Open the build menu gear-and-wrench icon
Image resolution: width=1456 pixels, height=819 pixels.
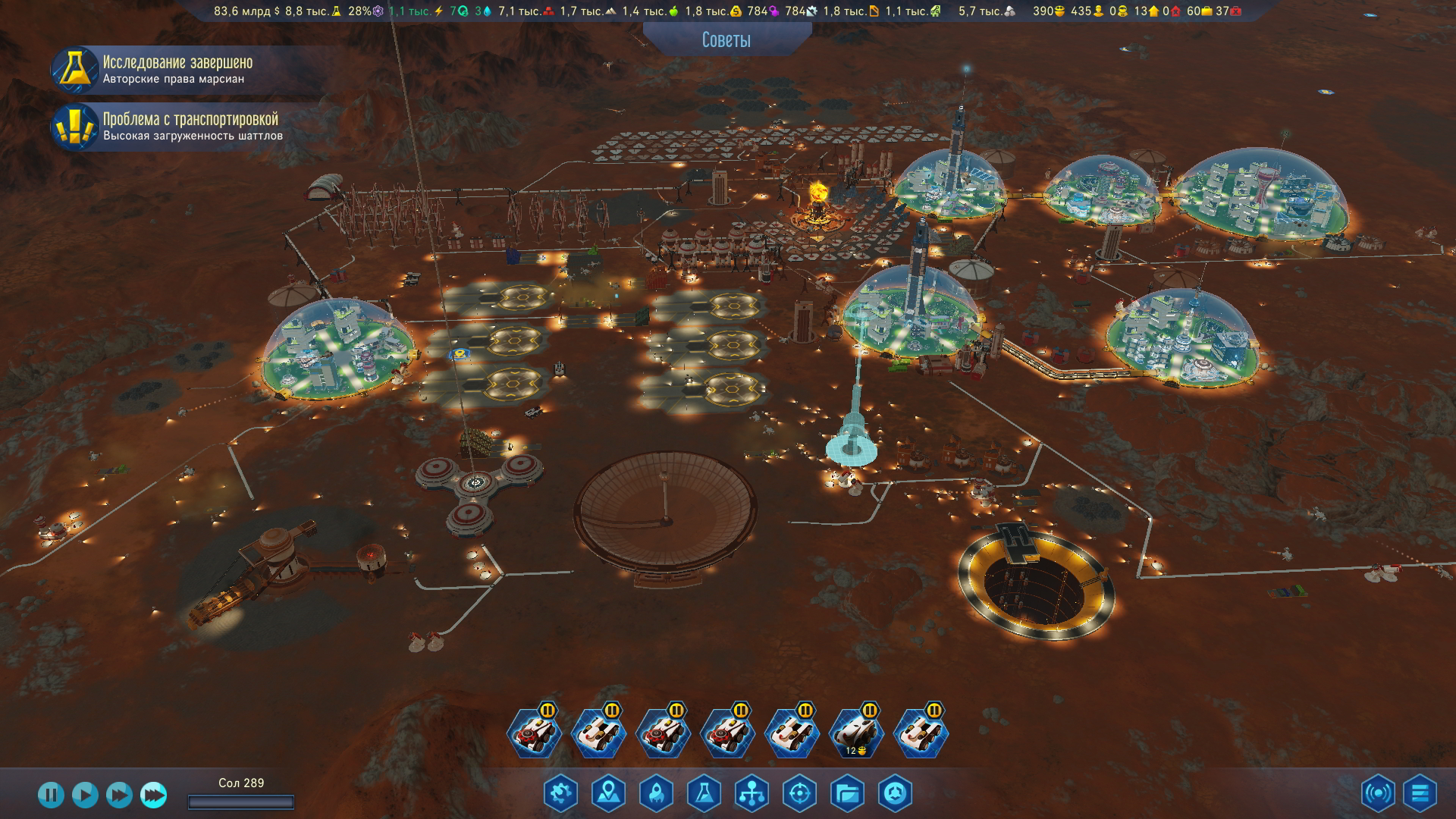click(561, 794)
